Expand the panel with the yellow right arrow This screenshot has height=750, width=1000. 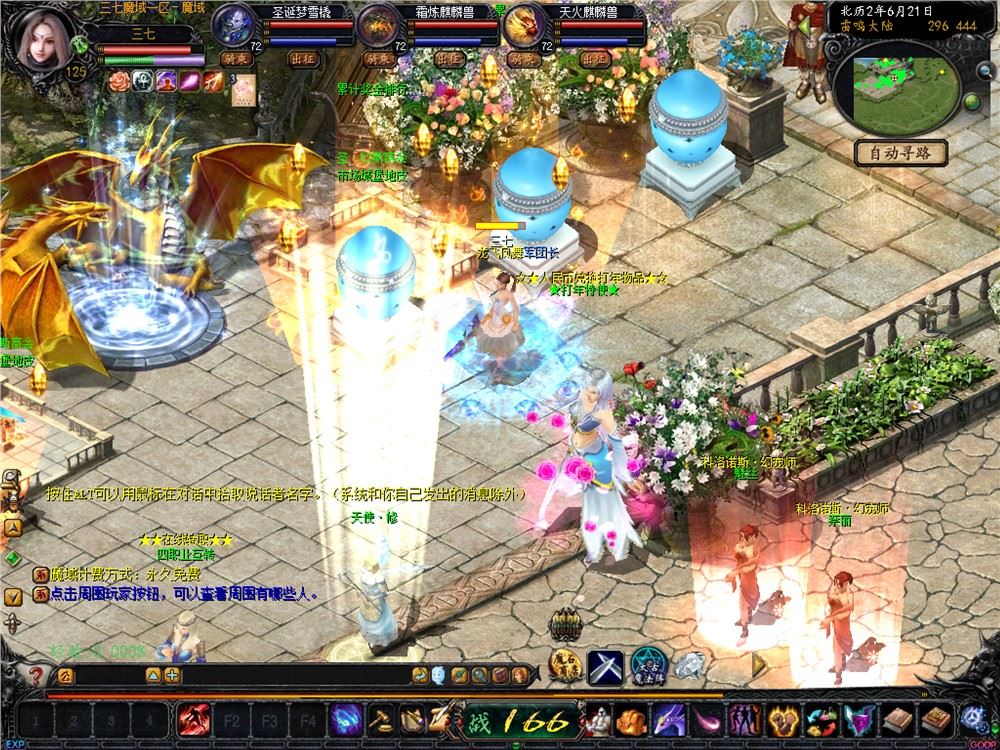click(759, 662)
